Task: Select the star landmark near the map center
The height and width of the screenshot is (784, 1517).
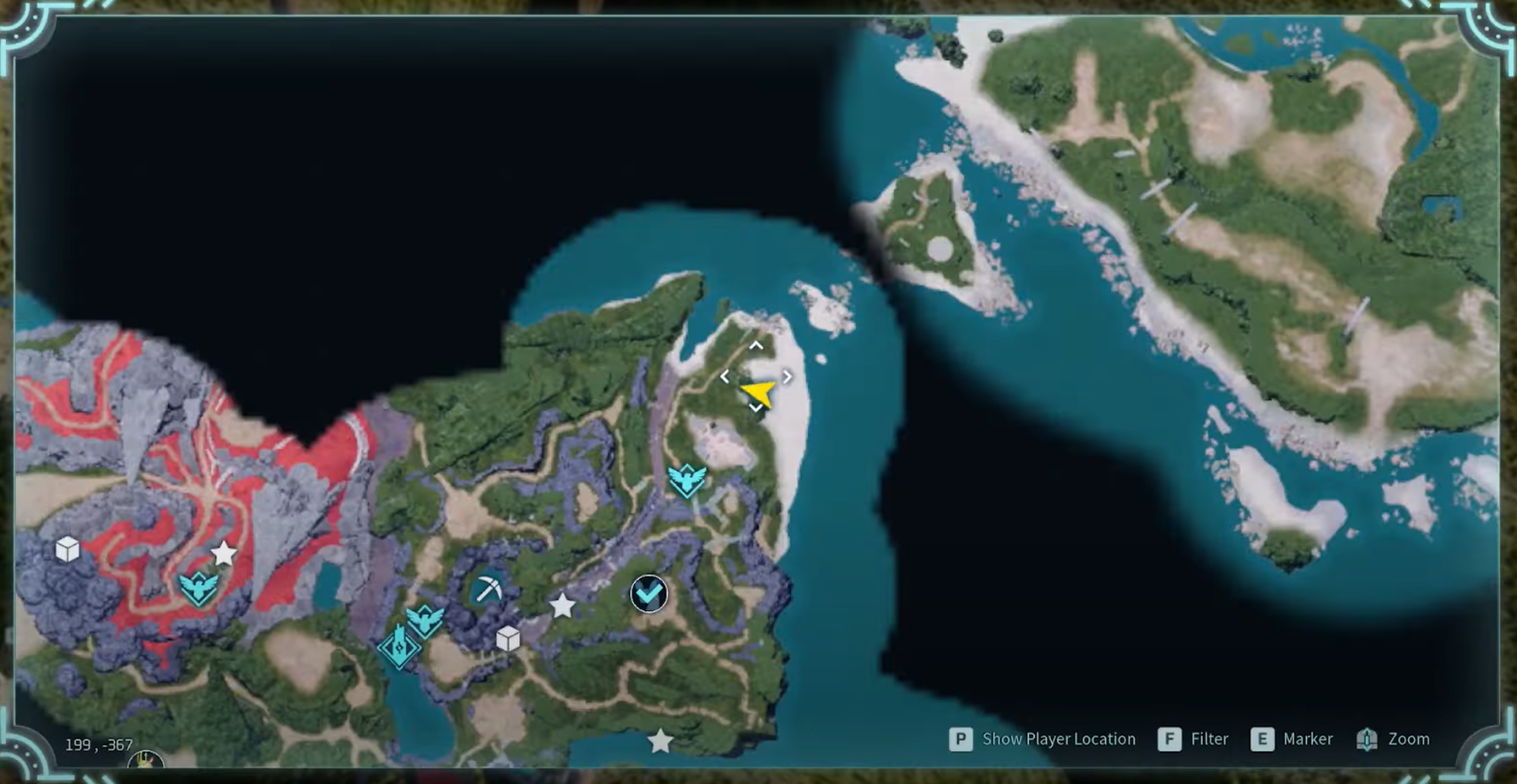Action: coord(562,607)
